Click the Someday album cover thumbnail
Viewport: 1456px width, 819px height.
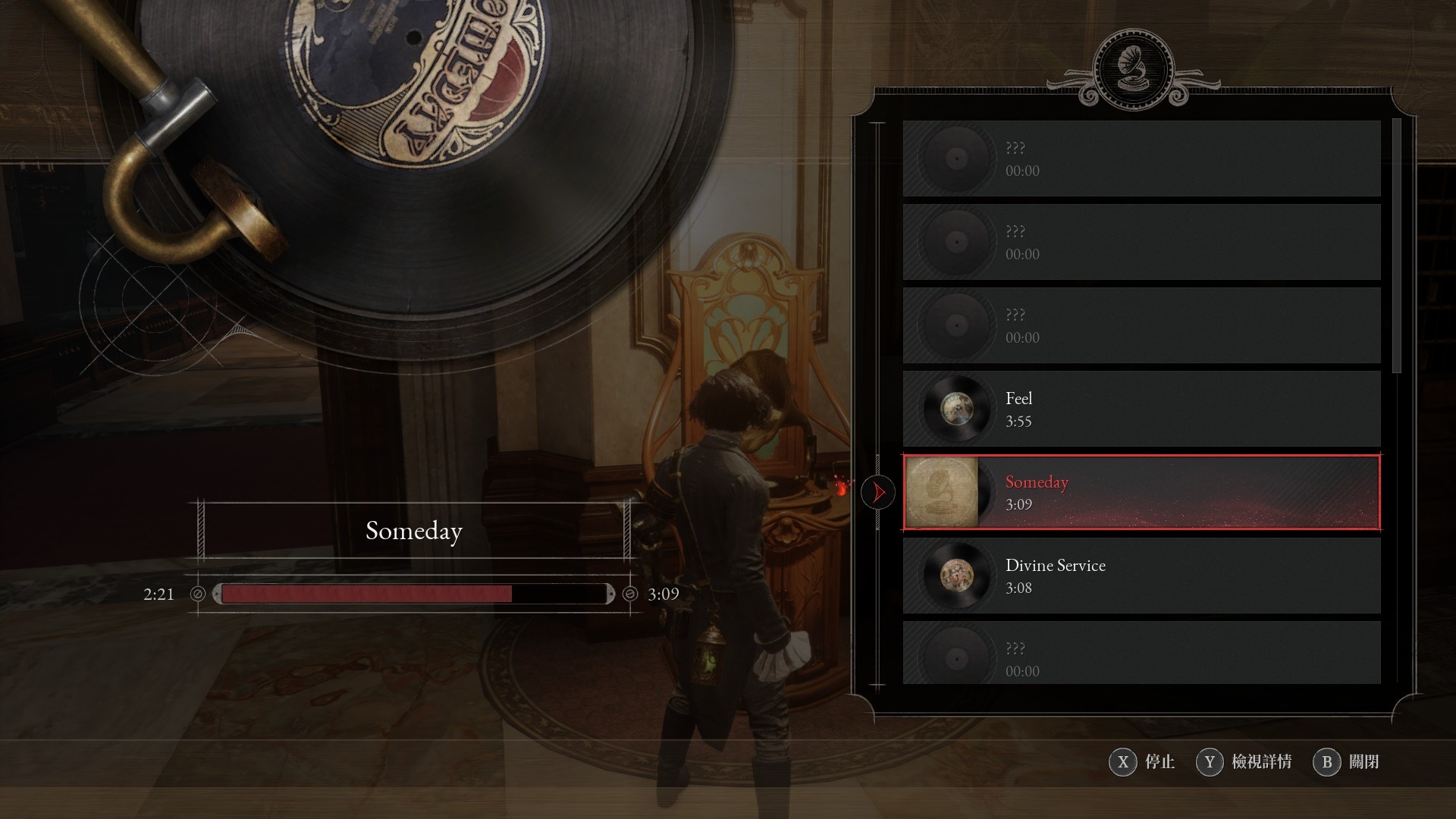point(942,492)
